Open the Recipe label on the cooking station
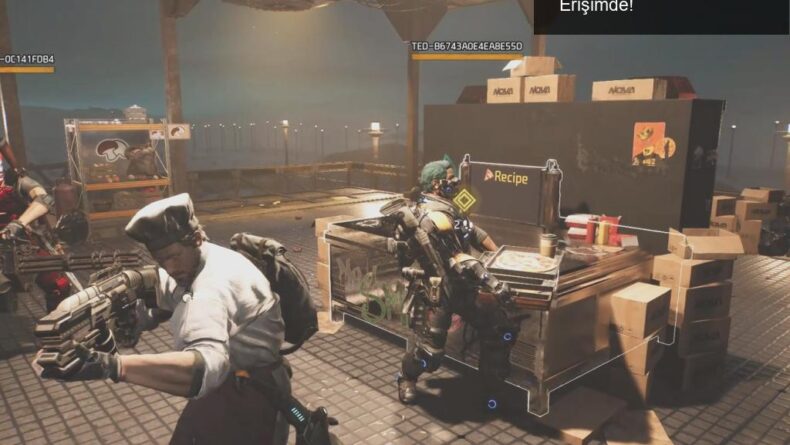This screenshot has width=790, height=445. [506, 175]
